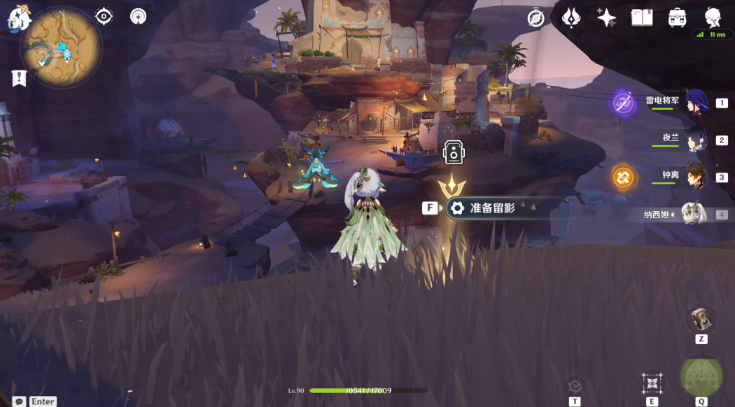This screenshot has width=735, height=407.
Task: Open the Wish star icon
Action: pyautogui.click(x=606, y=17)
